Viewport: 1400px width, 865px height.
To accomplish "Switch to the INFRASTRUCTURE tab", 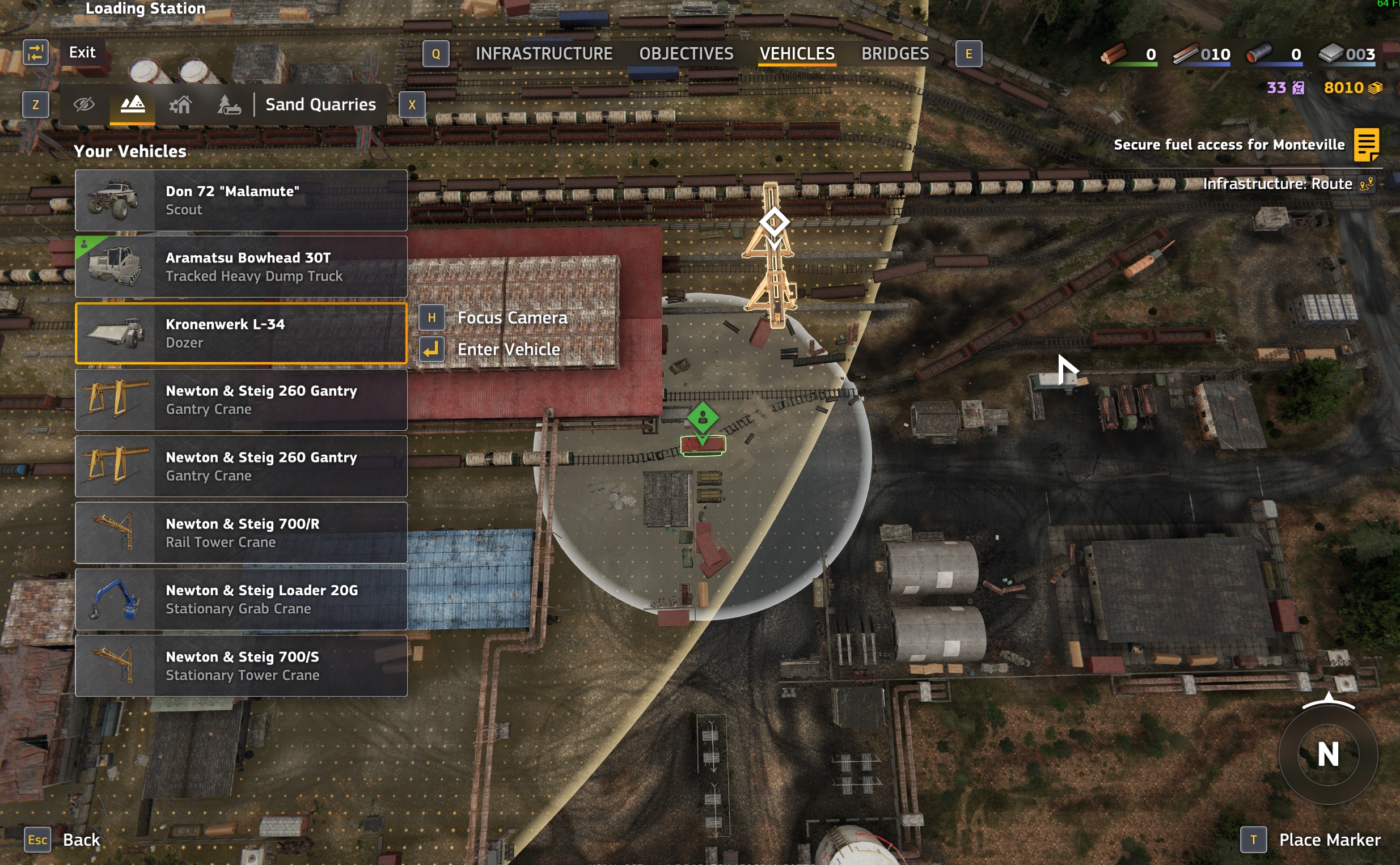I will 544,53.
